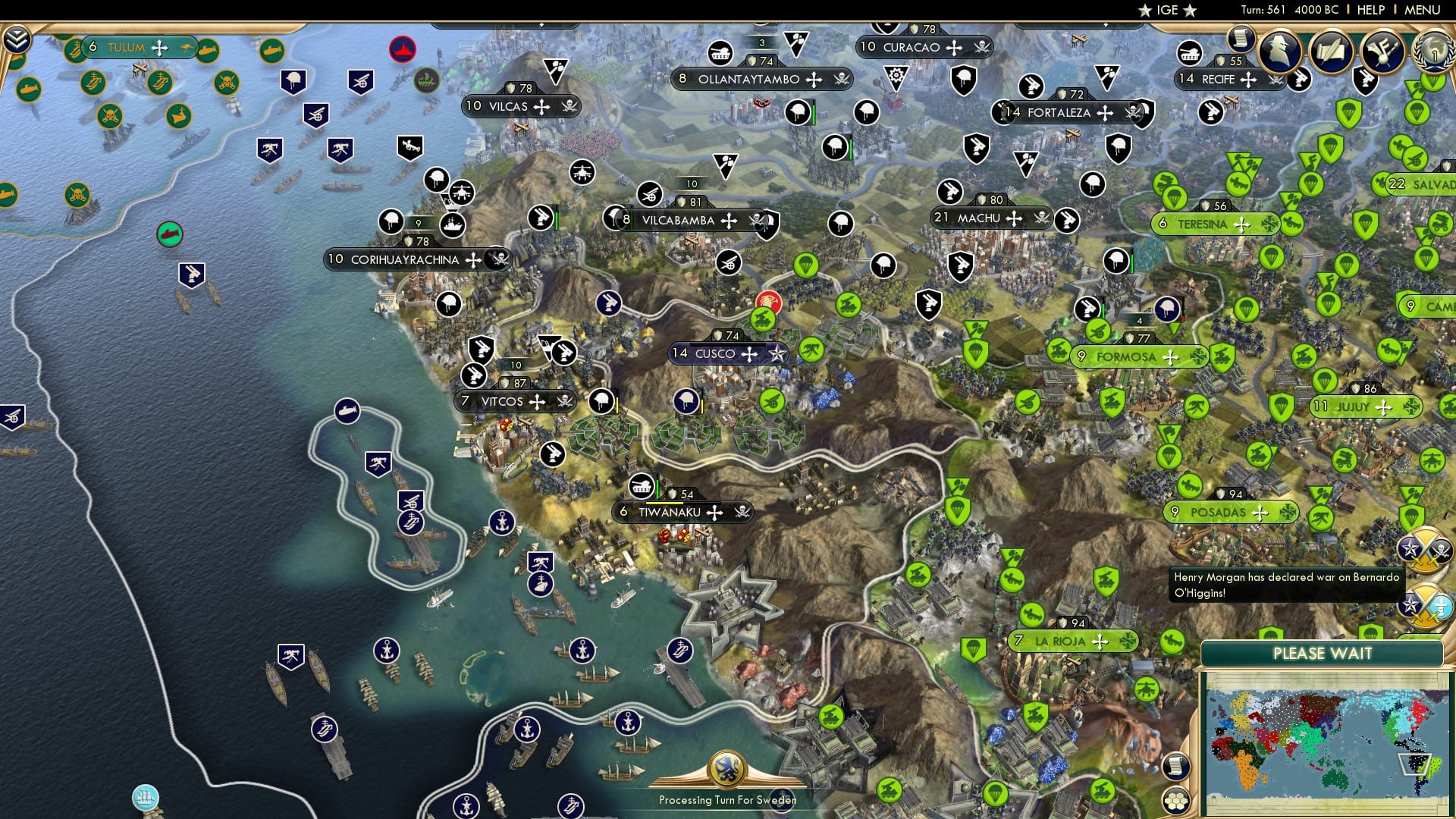The image size is (1456, 819).
Task: Open the Espionage overview spy icon
Action: point(1279,51)
